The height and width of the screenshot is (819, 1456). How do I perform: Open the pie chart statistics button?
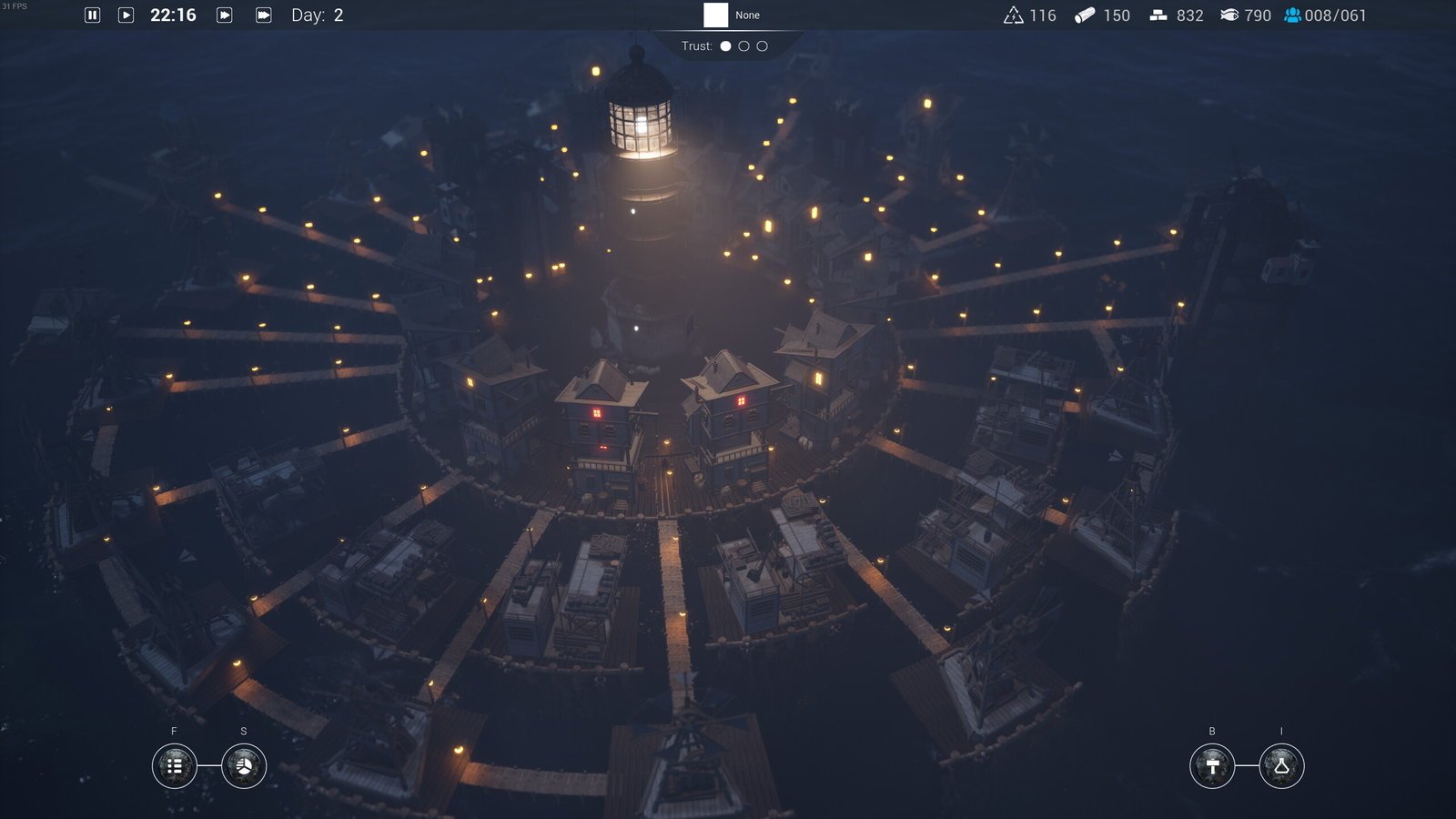click(244, 766)
